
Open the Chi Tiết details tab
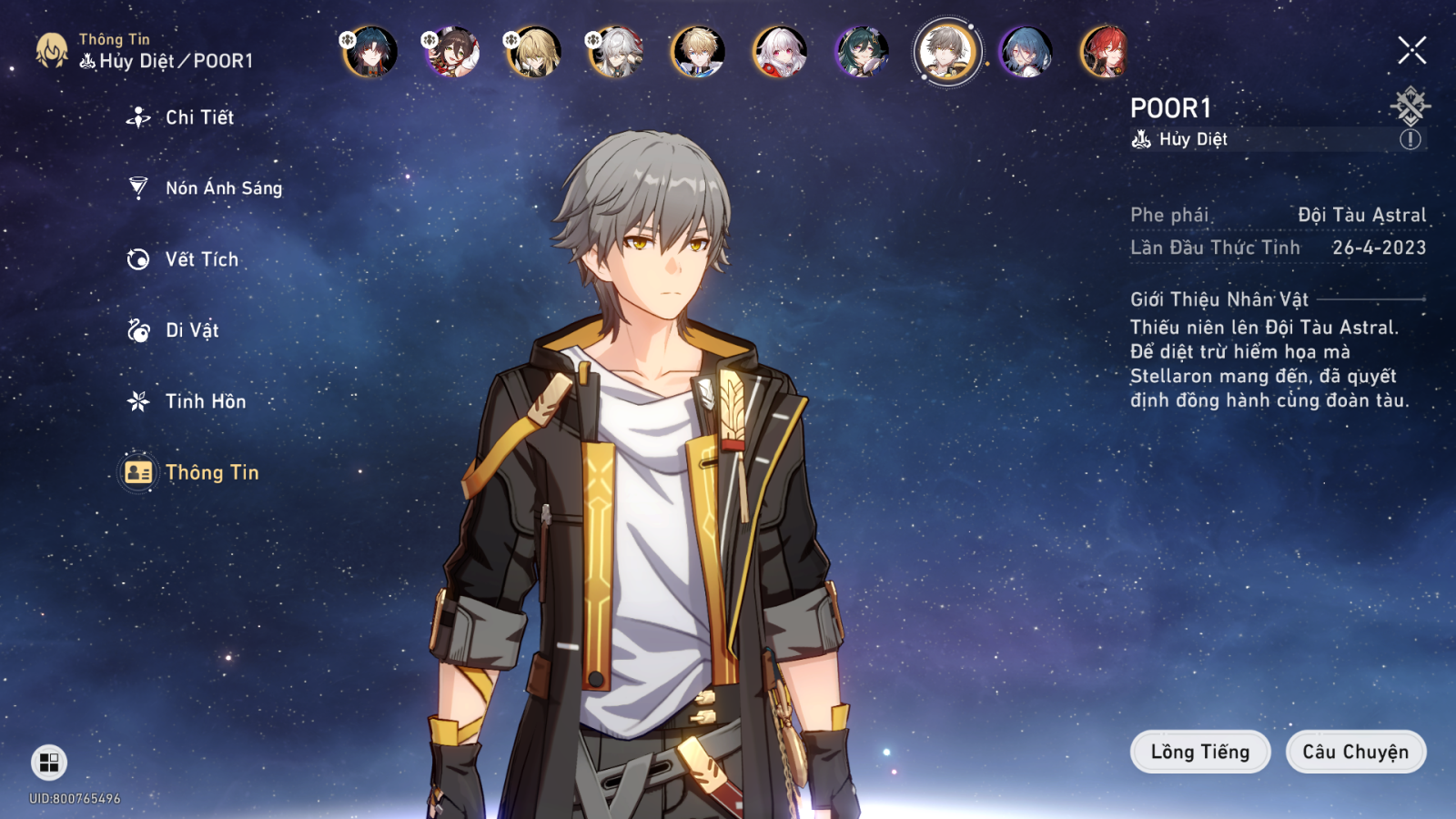pos(199,117)
